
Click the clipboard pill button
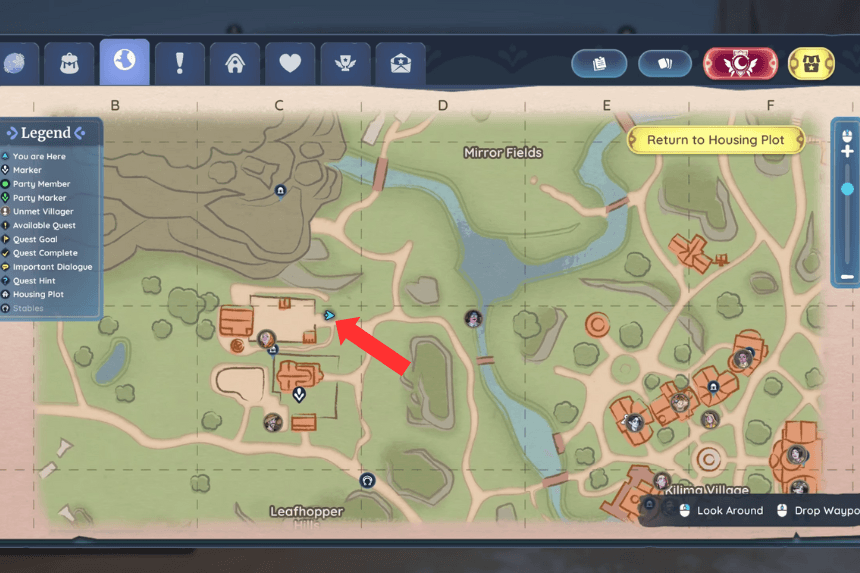pos(599,63)
